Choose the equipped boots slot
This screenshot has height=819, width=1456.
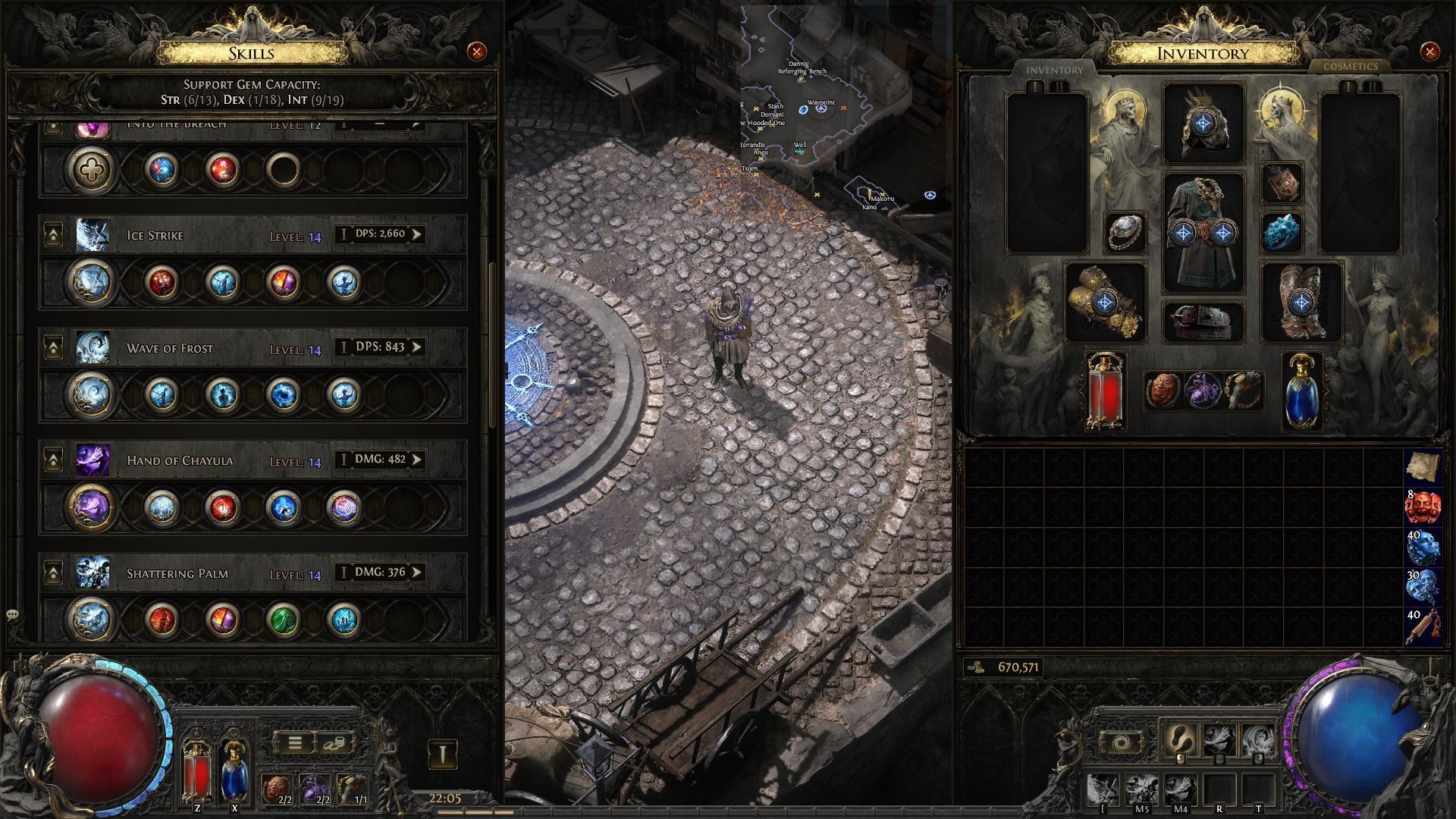click(1301, 303)
